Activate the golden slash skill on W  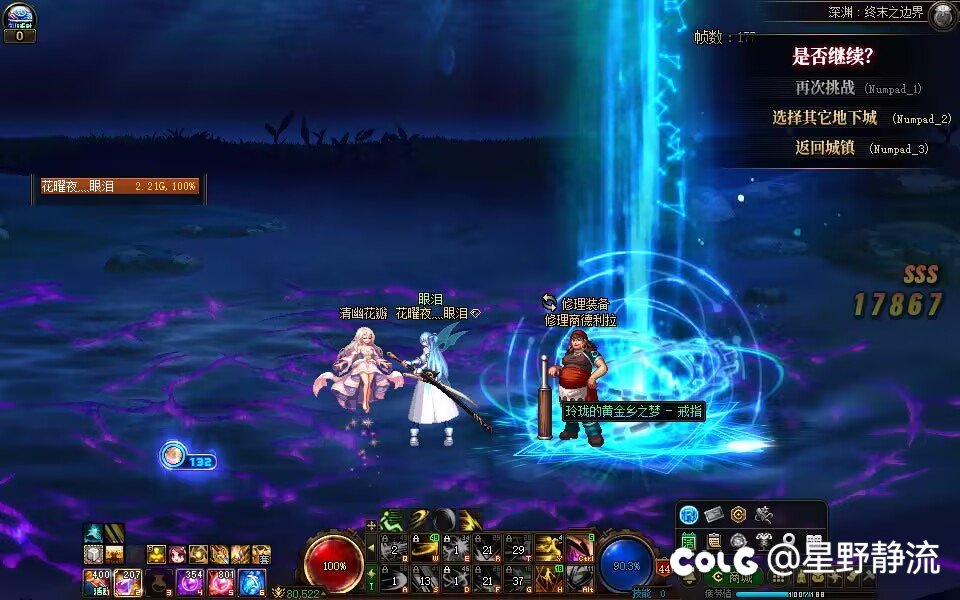click(424, 548)
